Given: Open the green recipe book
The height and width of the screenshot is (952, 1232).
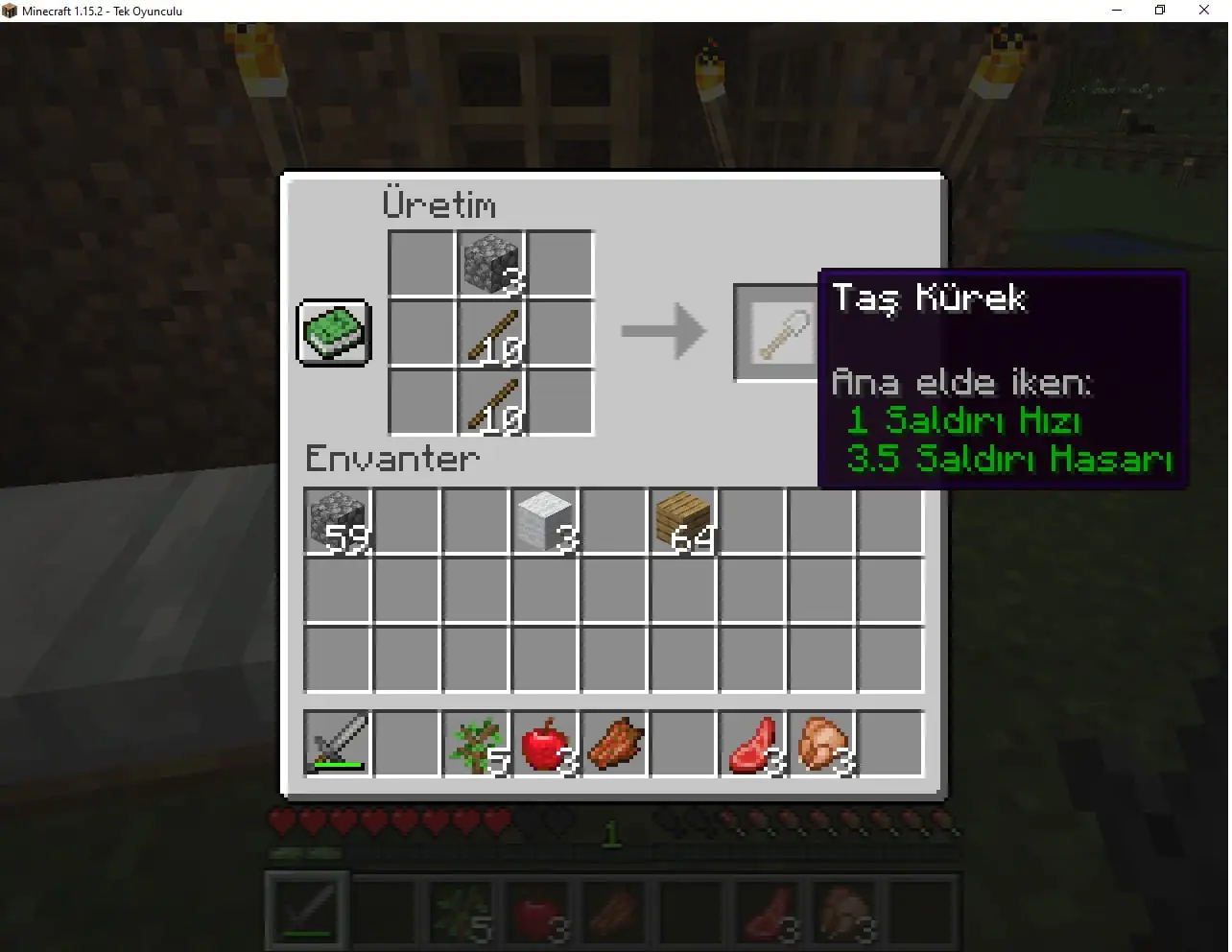Looking at the screenshot, I should (x=333, y=333).
